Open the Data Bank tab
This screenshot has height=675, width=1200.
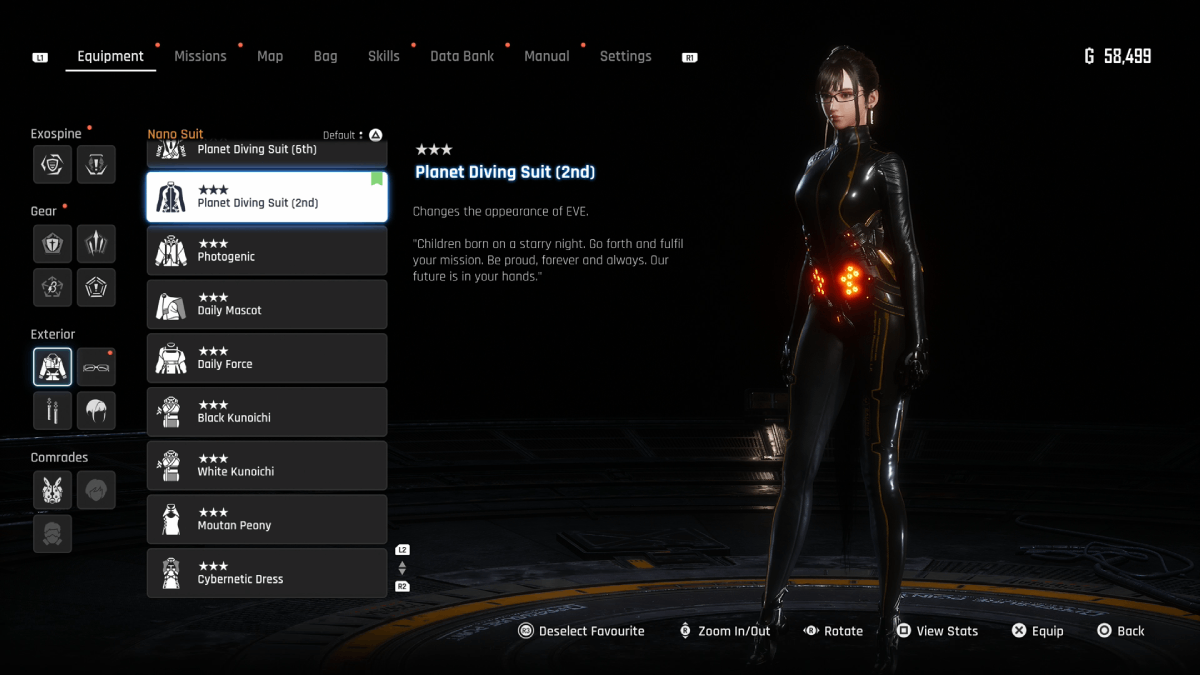click(x=462, y=57)
